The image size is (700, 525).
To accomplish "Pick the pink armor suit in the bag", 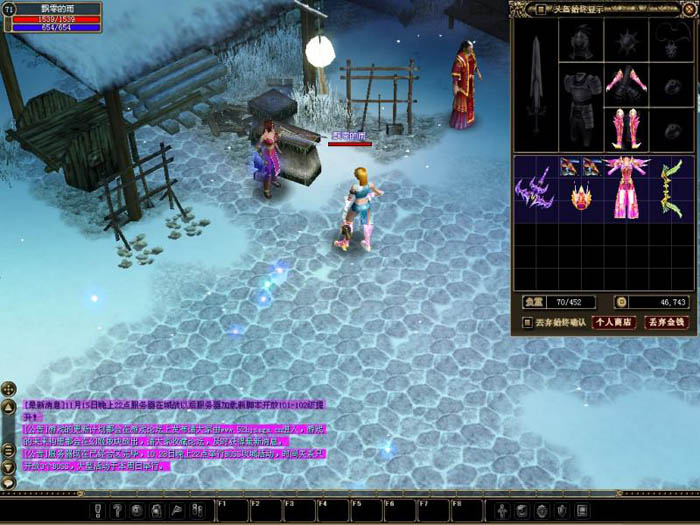I will coord(626,187).
